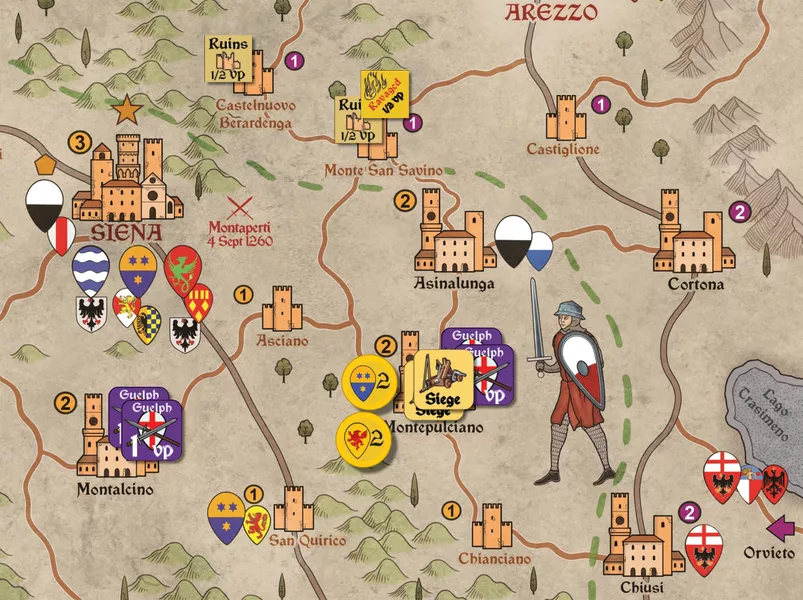Choose the Chianciano castle space
Screen dimensions: 803x600
coord(491,527)
